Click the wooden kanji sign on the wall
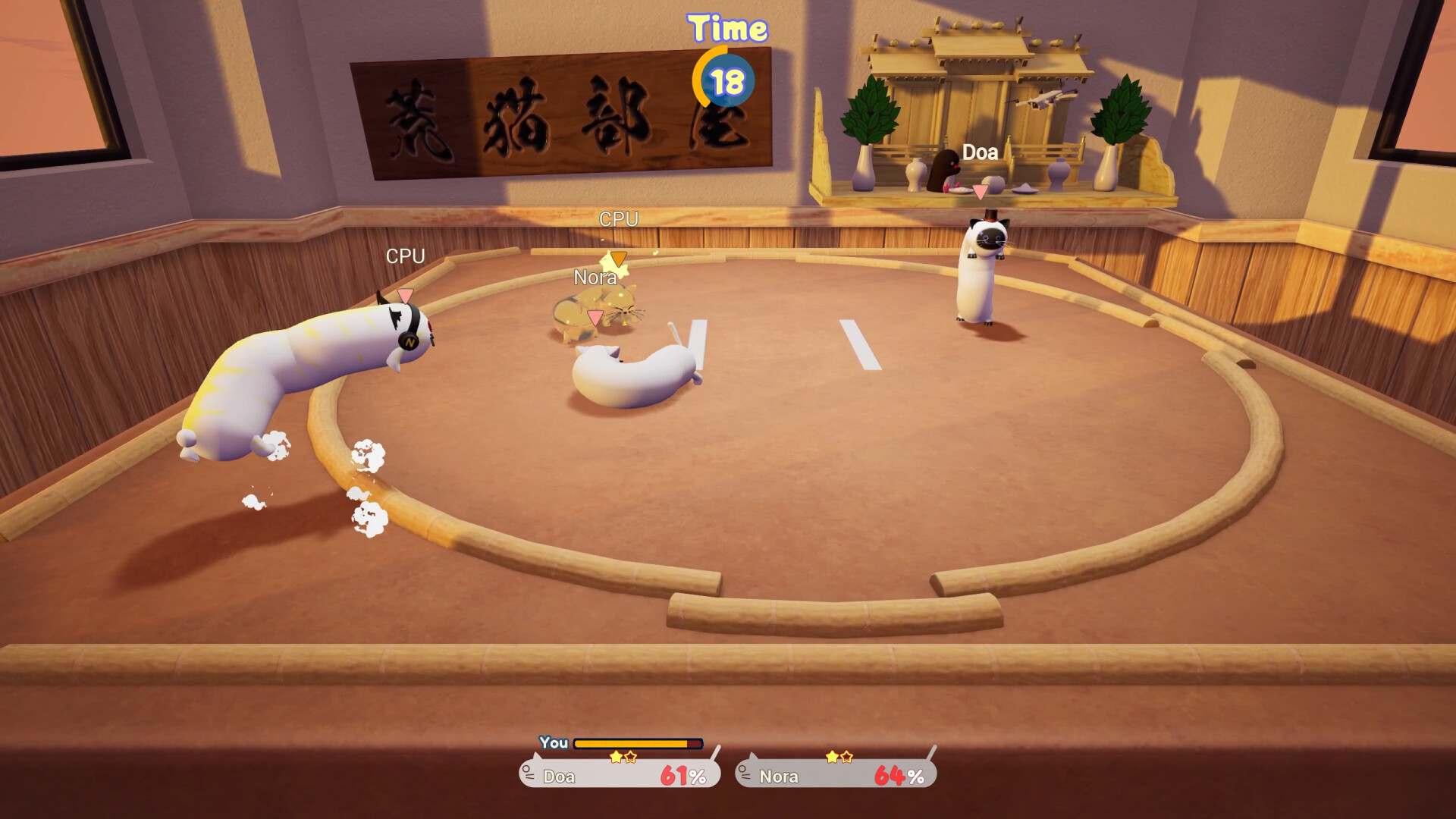Image resolution: width=1456 pixels, height=819 pixels. click(x=561, y=114)
